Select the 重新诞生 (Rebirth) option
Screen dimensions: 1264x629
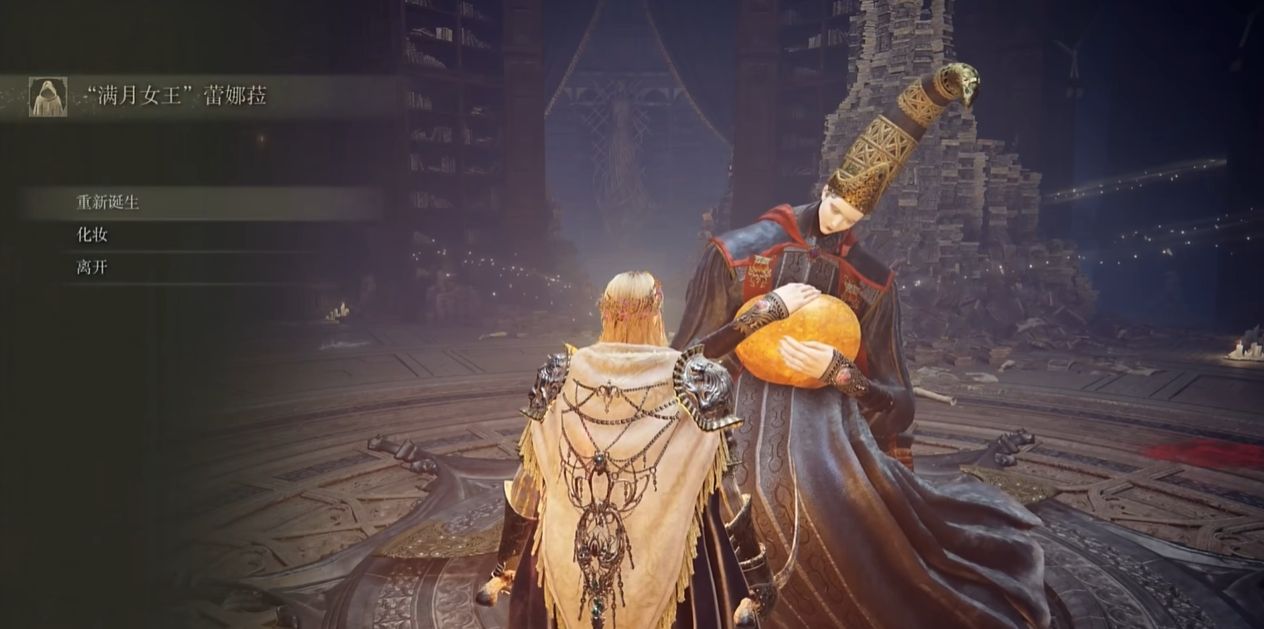click(108, 202)
